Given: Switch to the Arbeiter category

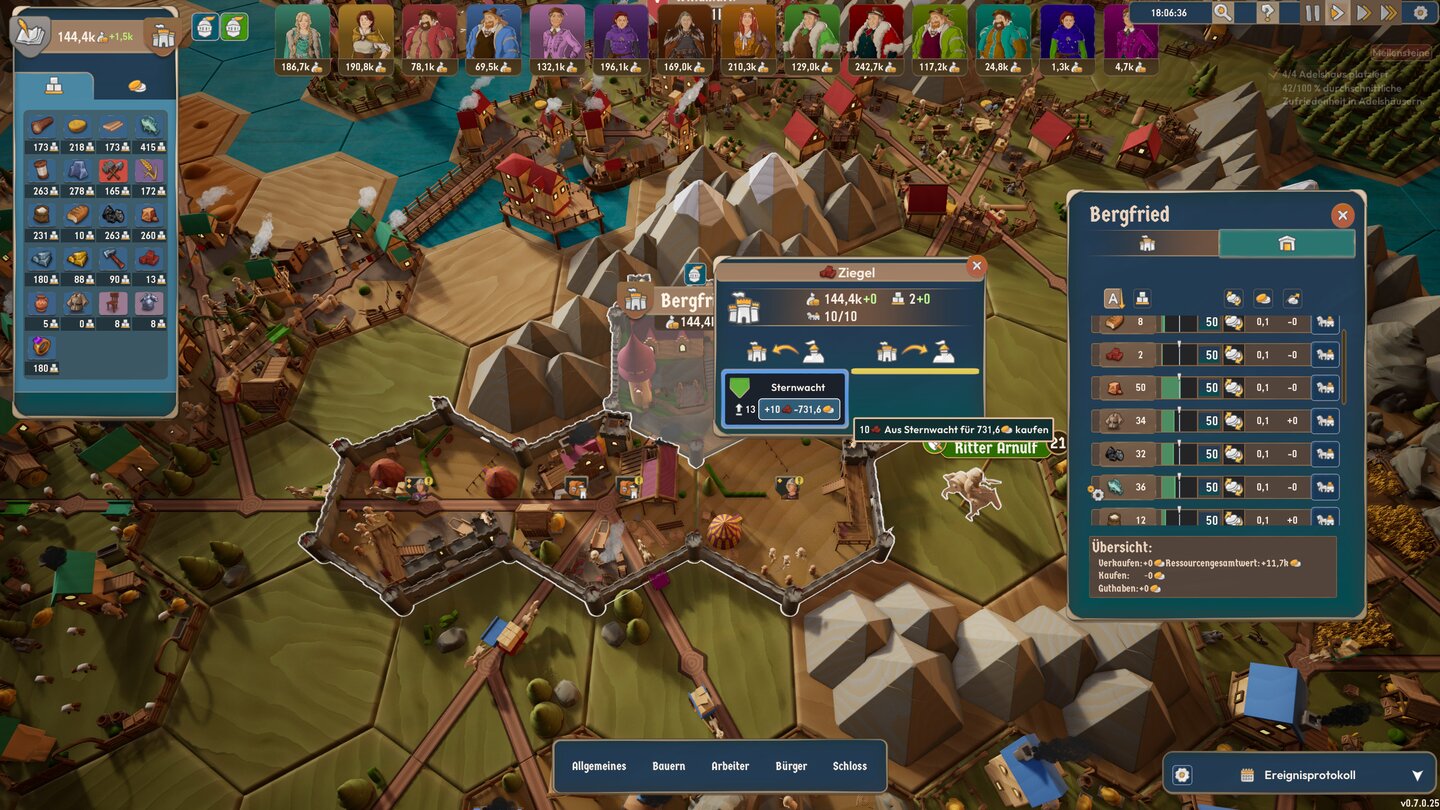Looking at the screenshot, I should (730, 766).
